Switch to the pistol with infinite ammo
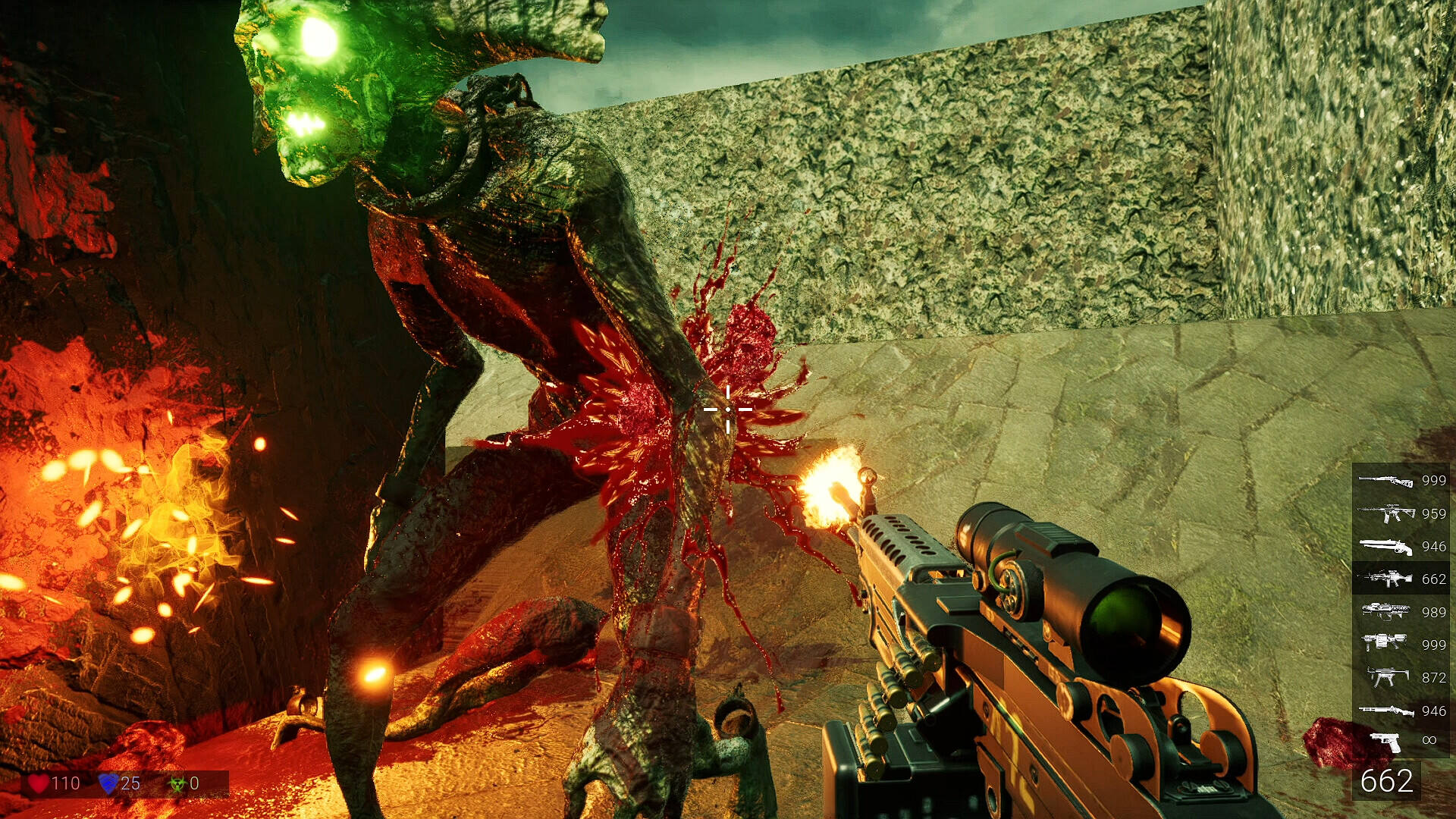 (x=1385, y=741)
